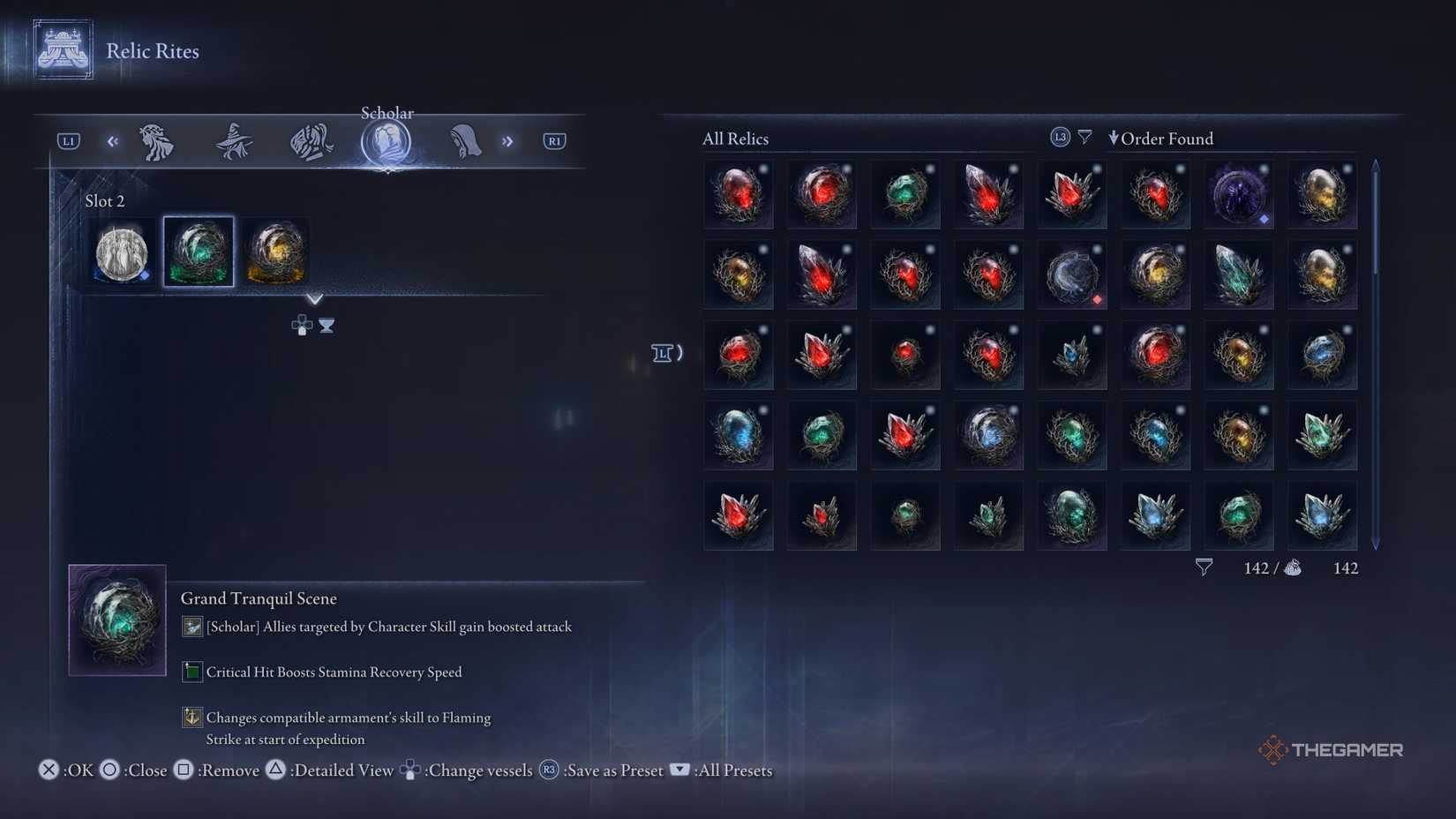Image resolution: width=1456 pixels, height=819 pixels.
Task: Click the left double-chevron to view previous character
Action: click(x=112, y=140)
